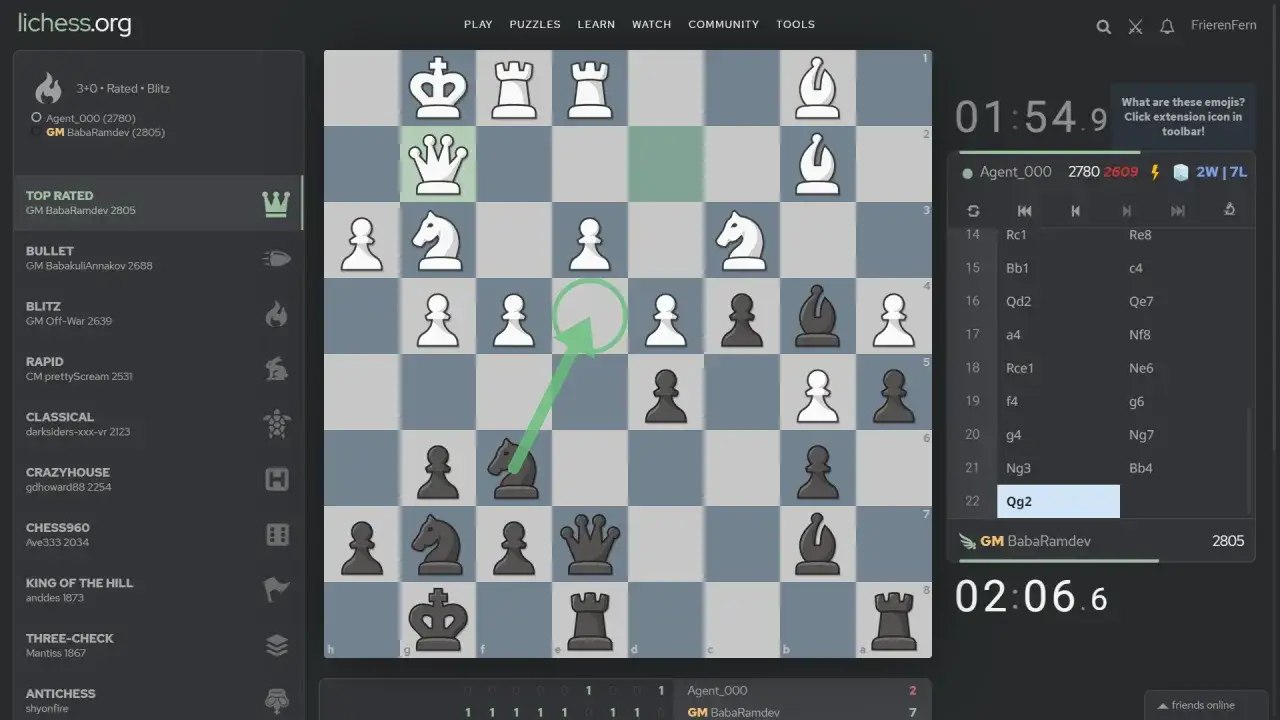Click the Top Rated crown icon
1280x720 pixels.
point(277,202)
